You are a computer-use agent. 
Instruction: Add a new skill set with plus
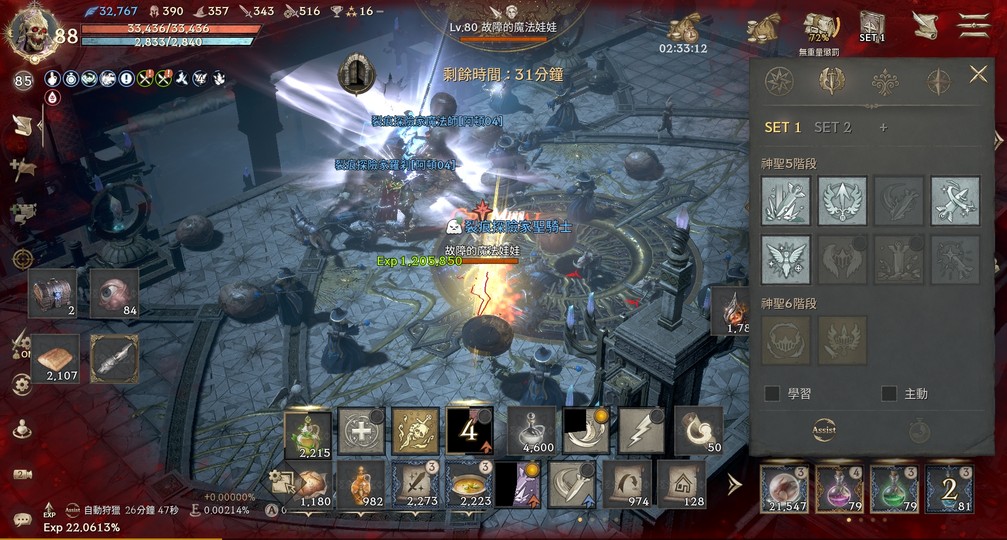[883, 127]
